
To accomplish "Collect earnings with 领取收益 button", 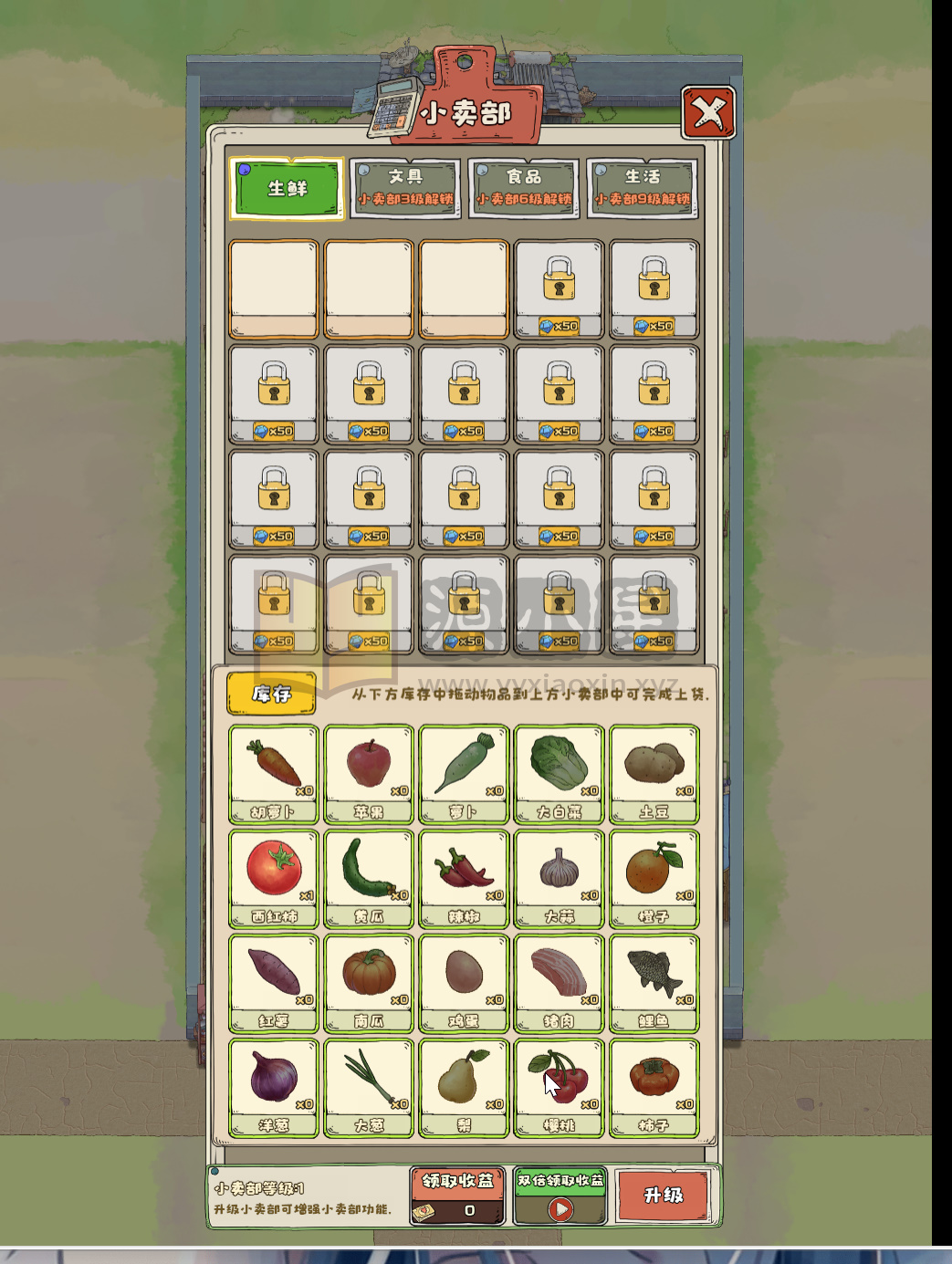I will [x=457, y=1196].
